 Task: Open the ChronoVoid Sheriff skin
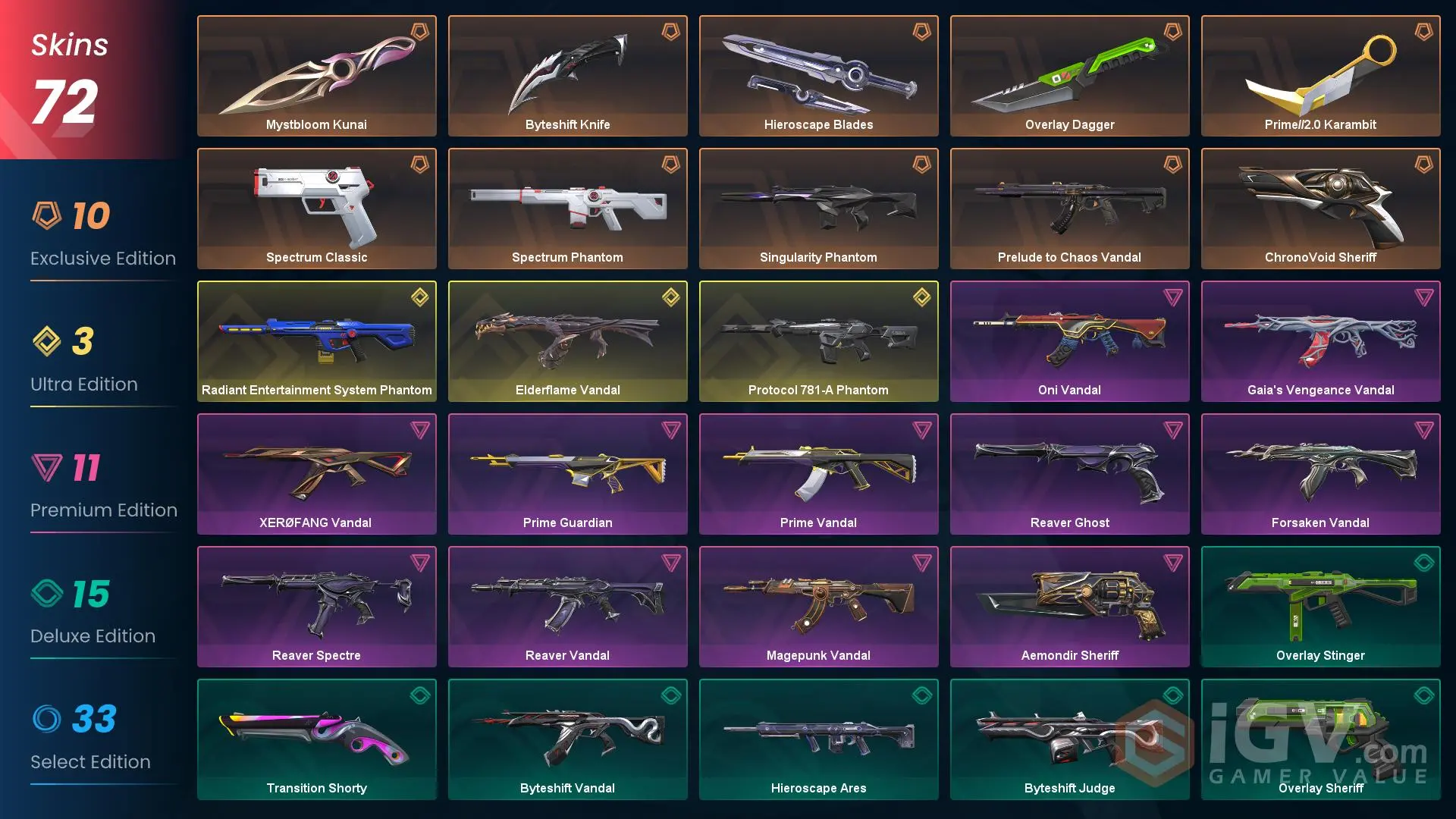coord(1320,208)
